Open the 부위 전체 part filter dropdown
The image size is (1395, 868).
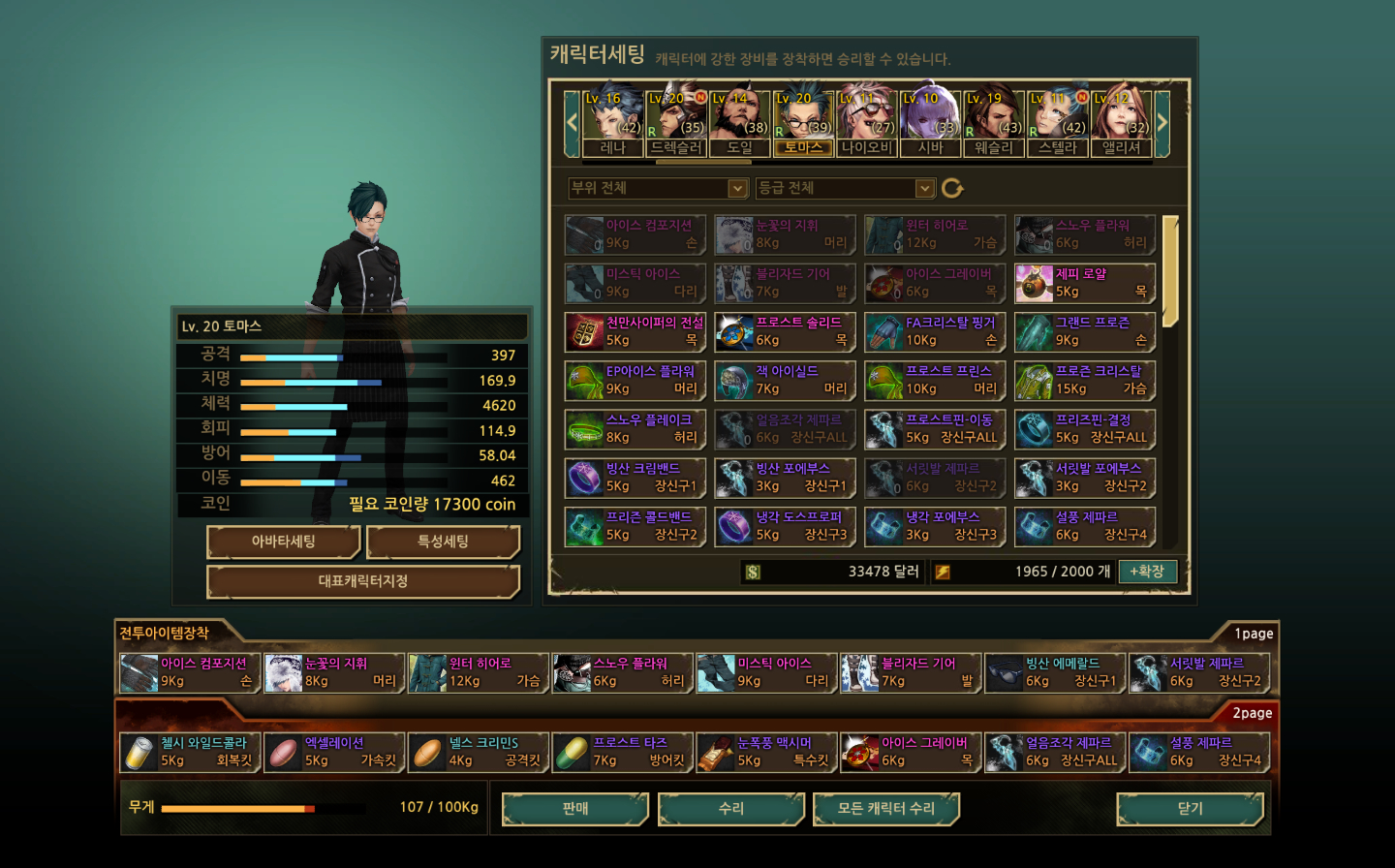click(x=657, y=188)
